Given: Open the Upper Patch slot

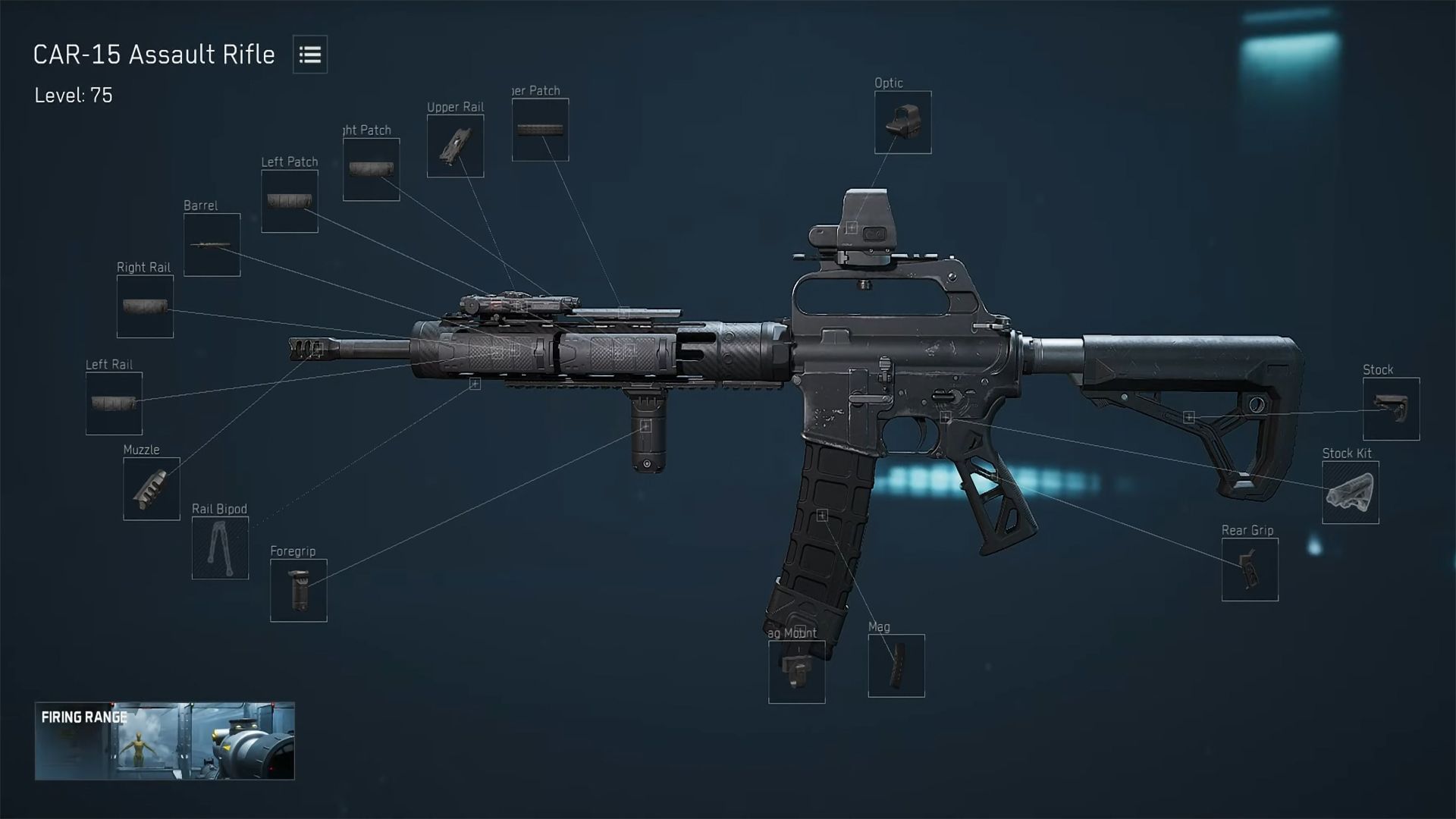Looking at the screenshot, I should point(540,127).
